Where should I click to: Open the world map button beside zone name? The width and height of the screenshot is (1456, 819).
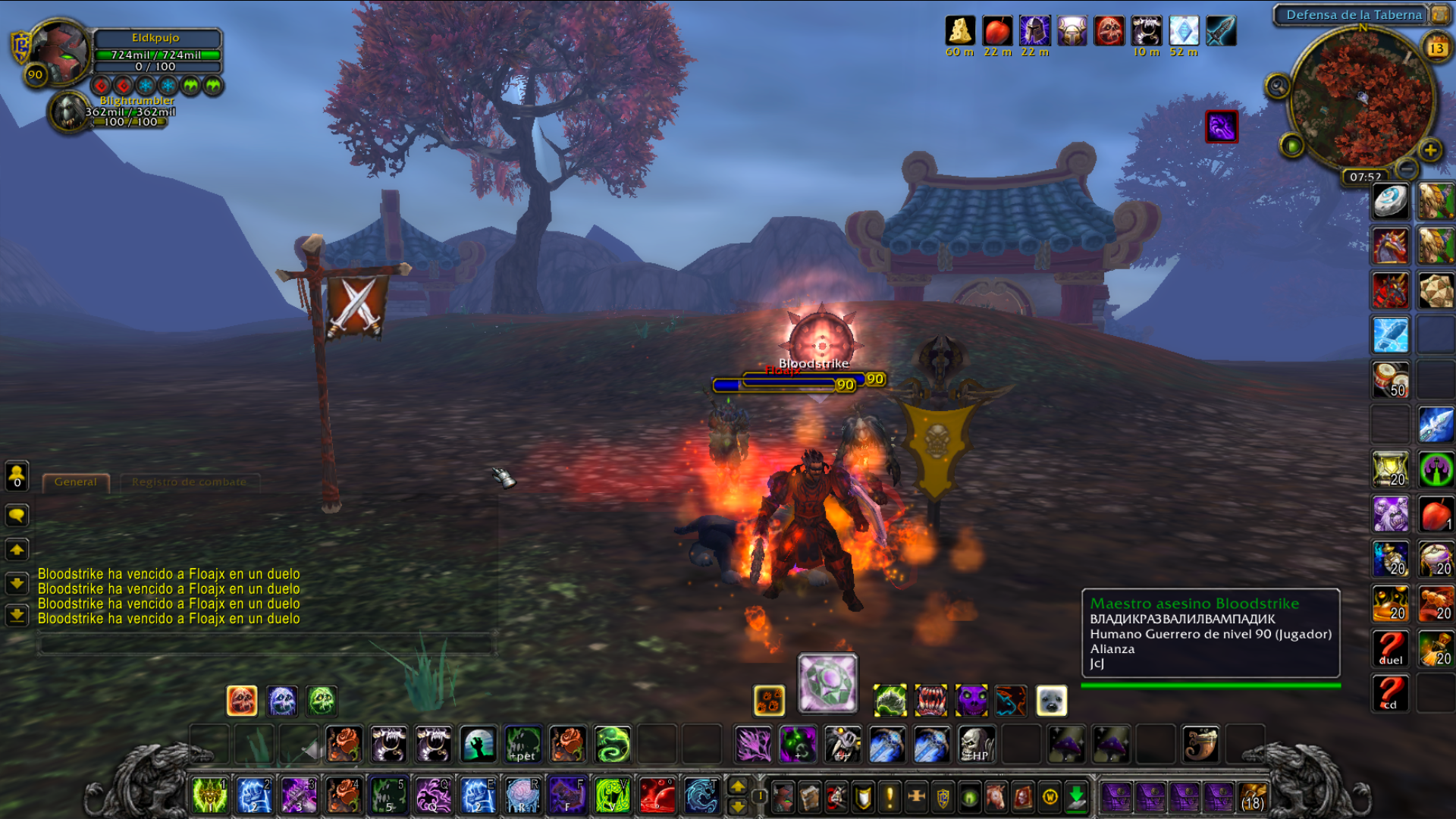tap(1439, 14)
